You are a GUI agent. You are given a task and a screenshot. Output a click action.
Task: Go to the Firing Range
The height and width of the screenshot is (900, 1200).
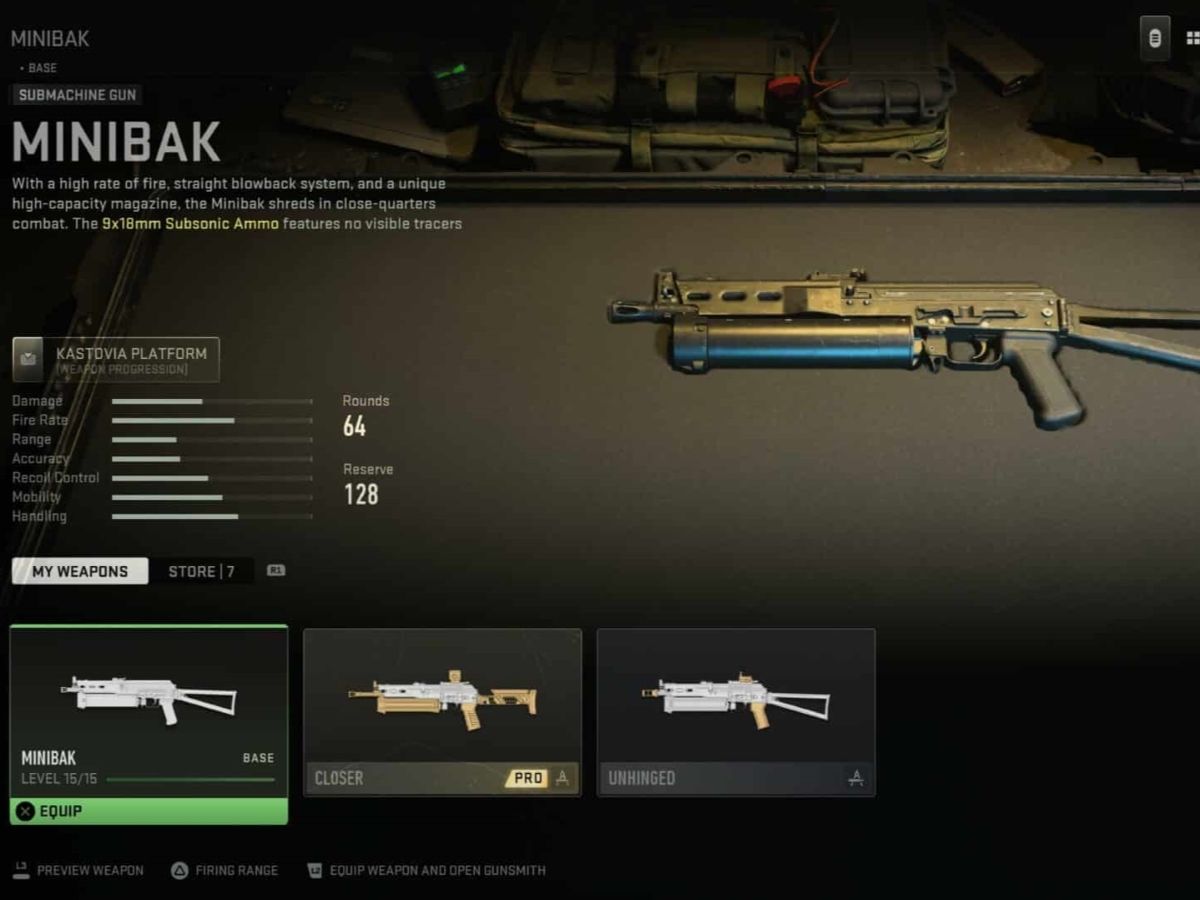[224, 870]
